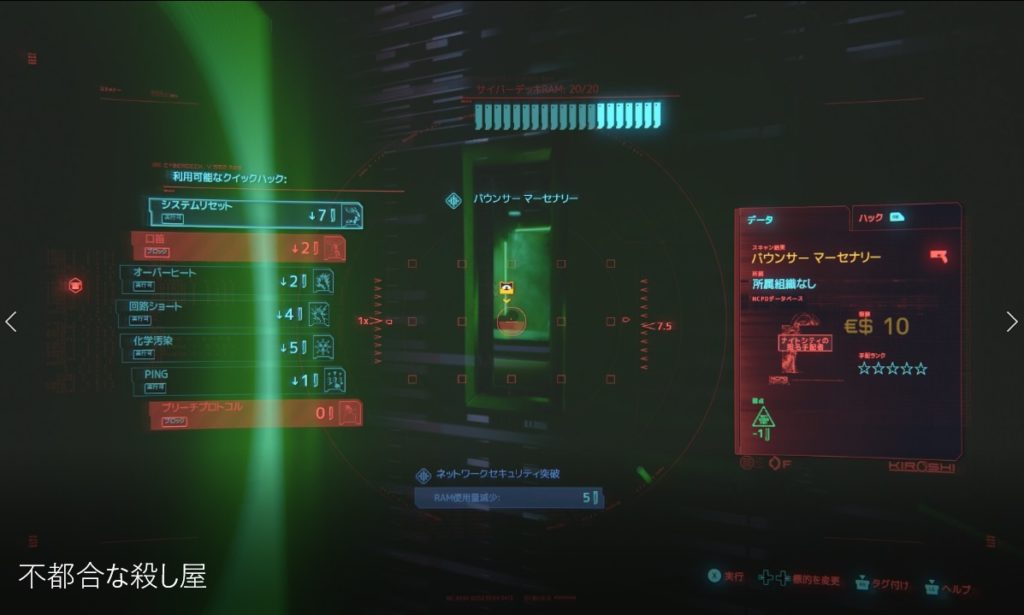Choose the オーバーヒート quickhack
This screenshot has width=1024, height=615.
tap(226, 279)
